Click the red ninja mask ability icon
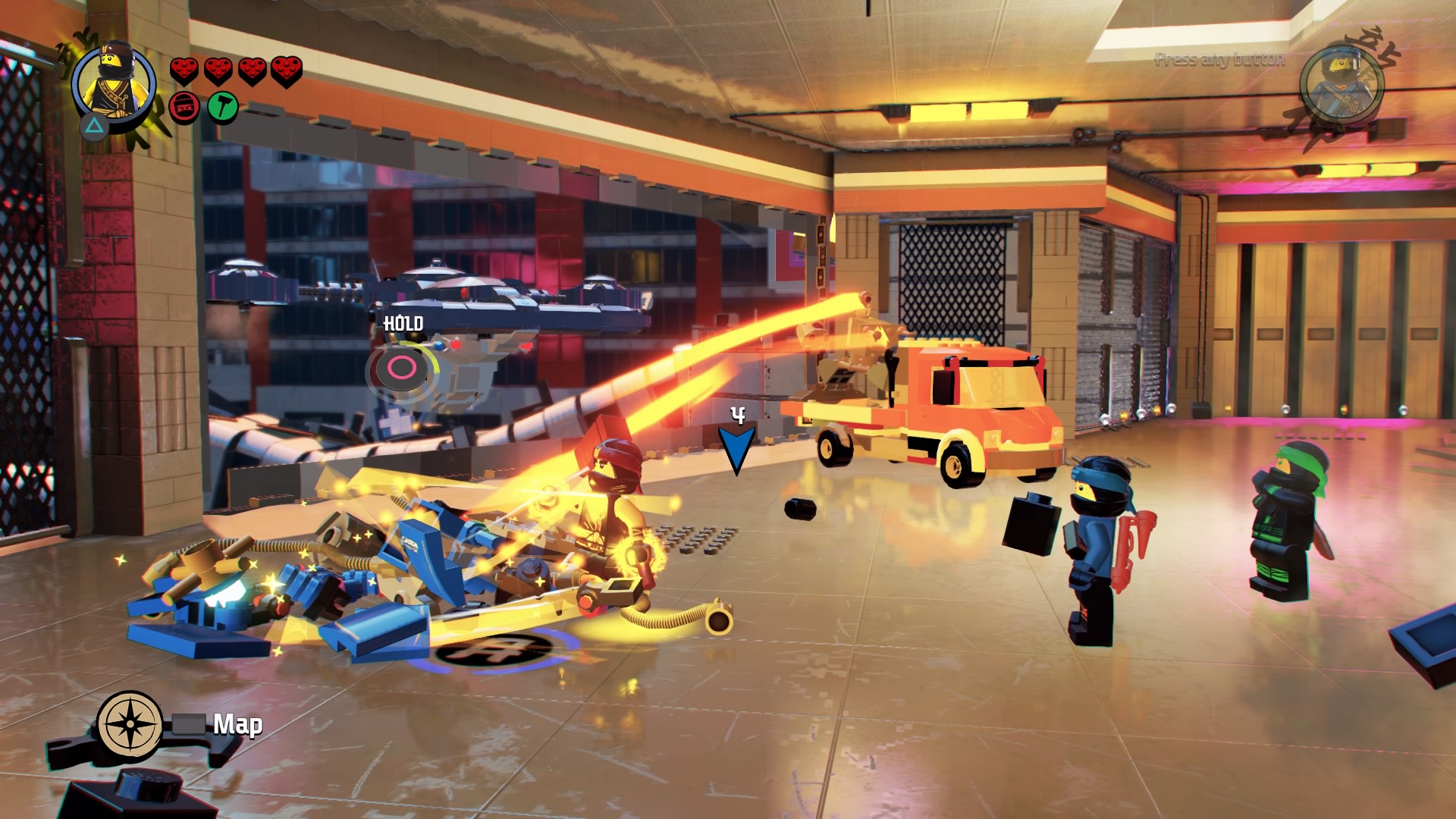Screen dimensions: 1456x819 (184, 107)
